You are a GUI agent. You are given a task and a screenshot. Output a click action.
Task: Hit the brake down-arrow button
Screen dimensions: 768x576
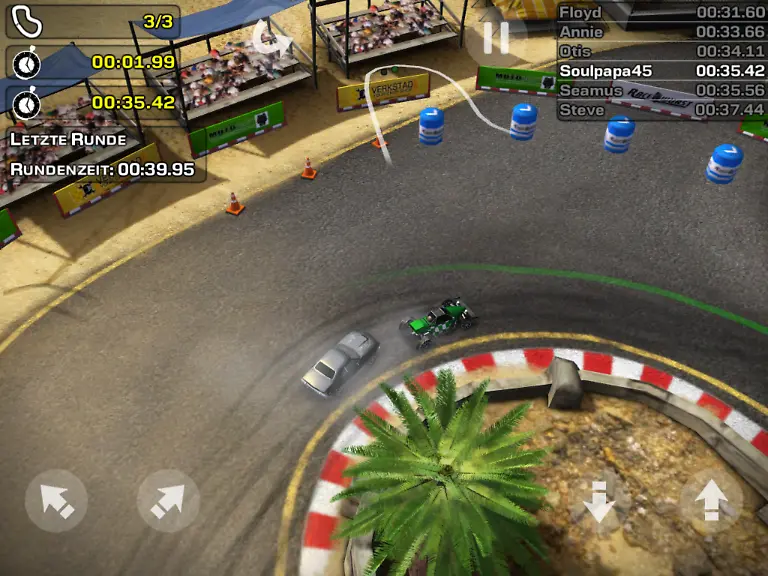600,500
